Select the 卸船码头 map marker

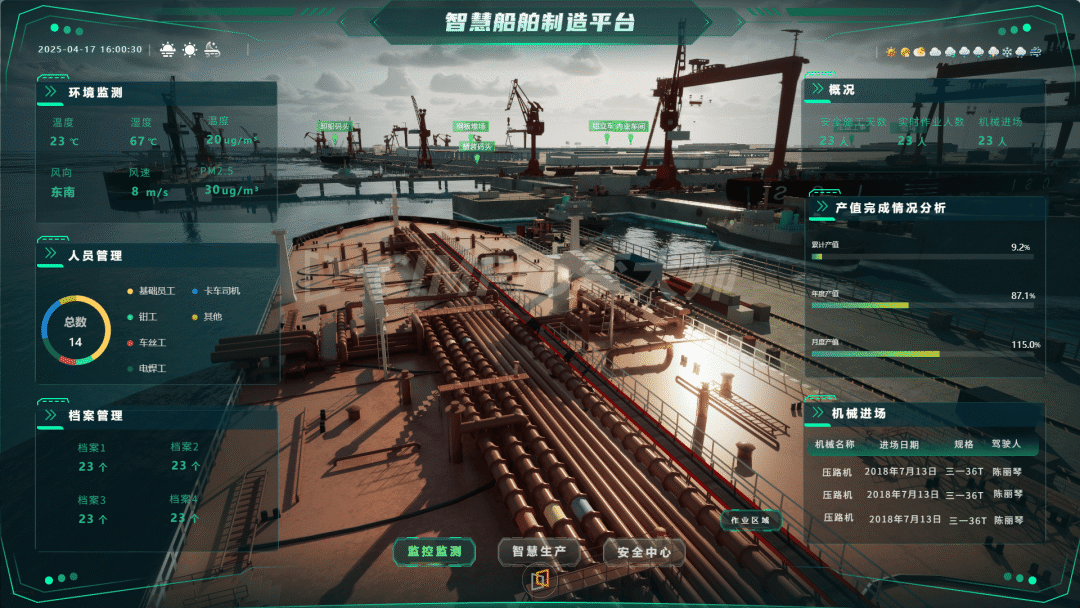point(335,127)
